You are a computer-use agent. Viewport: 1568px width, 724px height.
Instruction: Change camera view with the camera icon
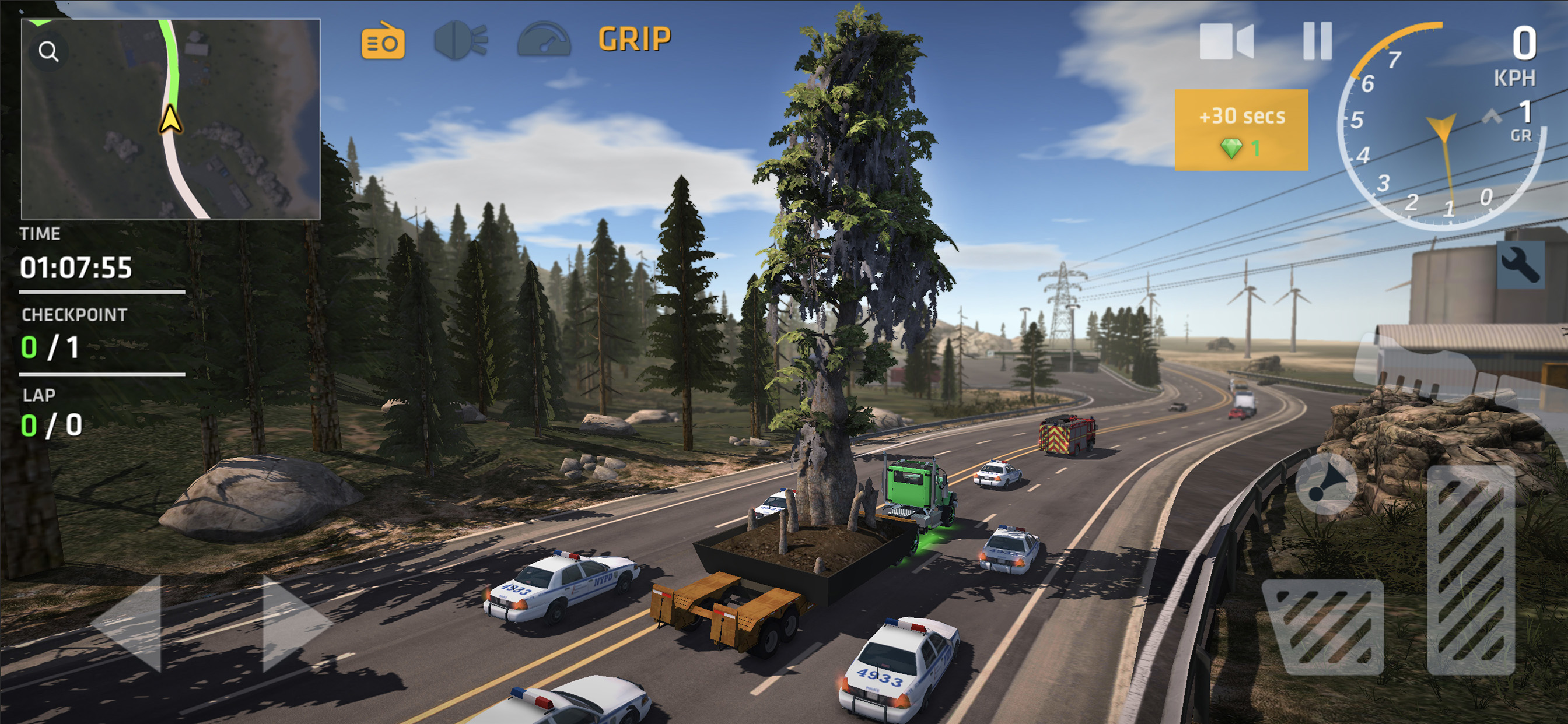1226,41
